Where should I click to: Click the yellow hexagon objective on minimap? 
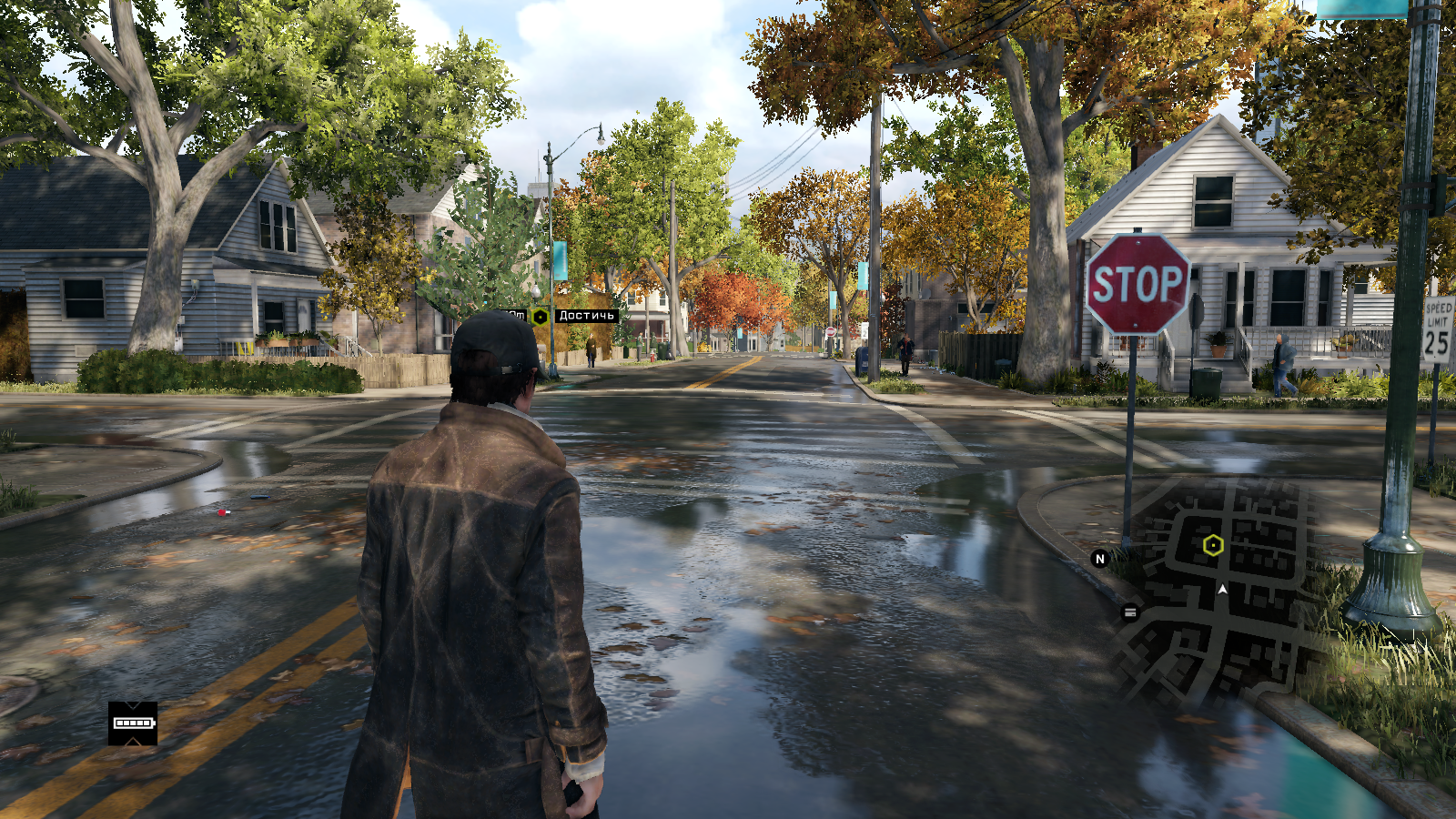pos(1213,545)
